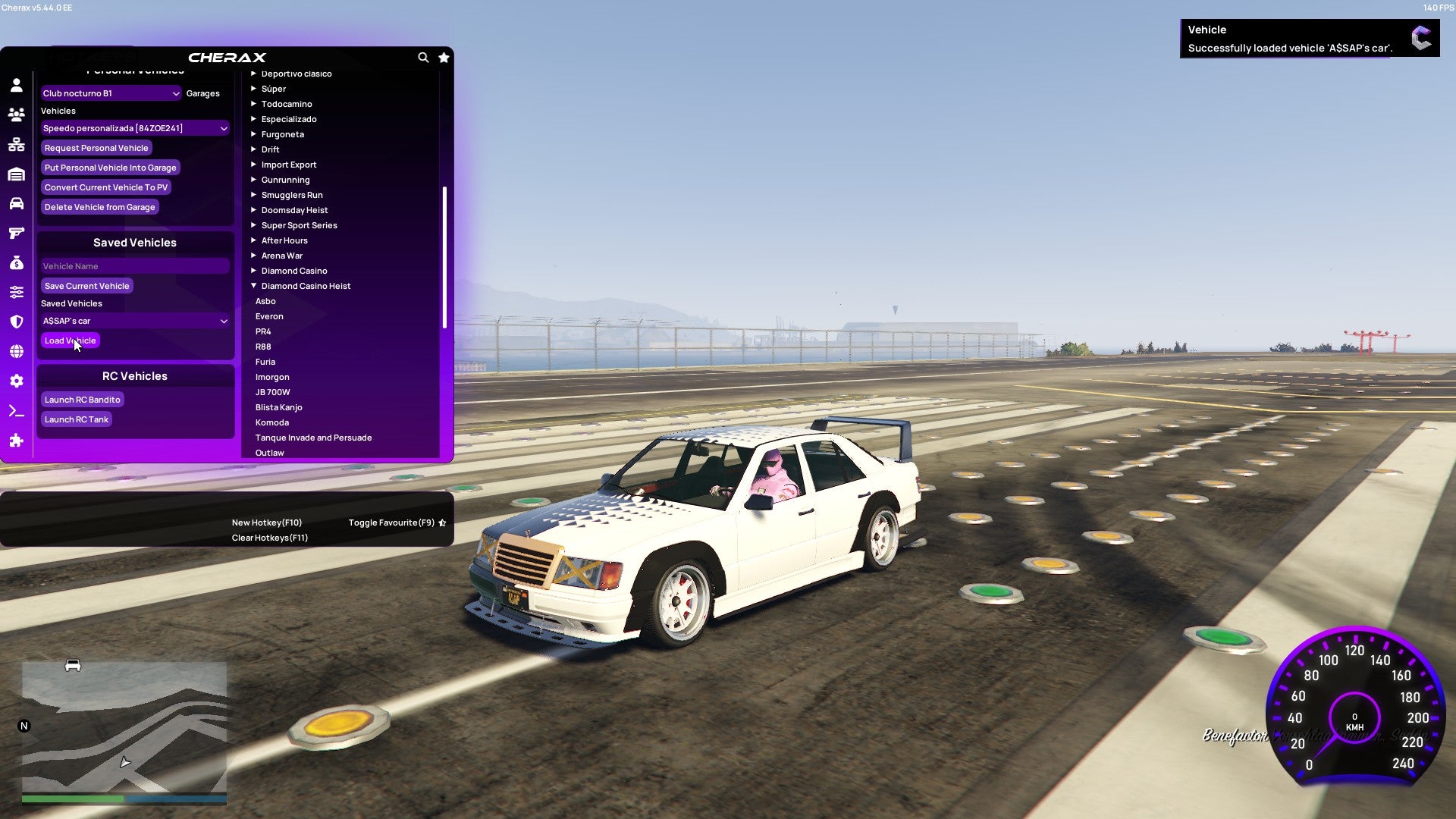Select Furia in Diamond Casino Heist list
Image resolution: width=1456 pixels, height=819 pixels.
tap(265, 362)
